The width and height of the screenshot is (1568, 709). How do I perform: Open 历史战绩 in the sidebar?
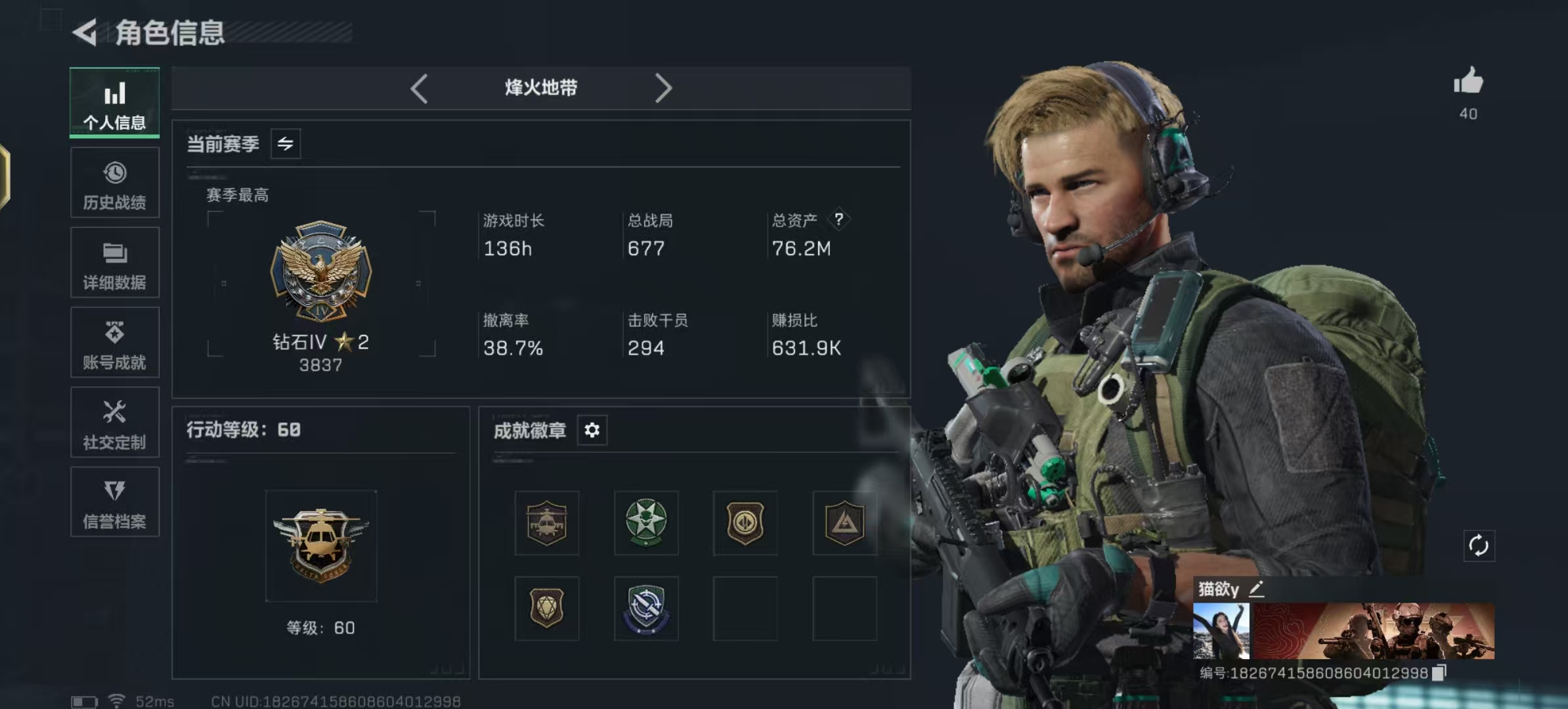pos(114,184)
